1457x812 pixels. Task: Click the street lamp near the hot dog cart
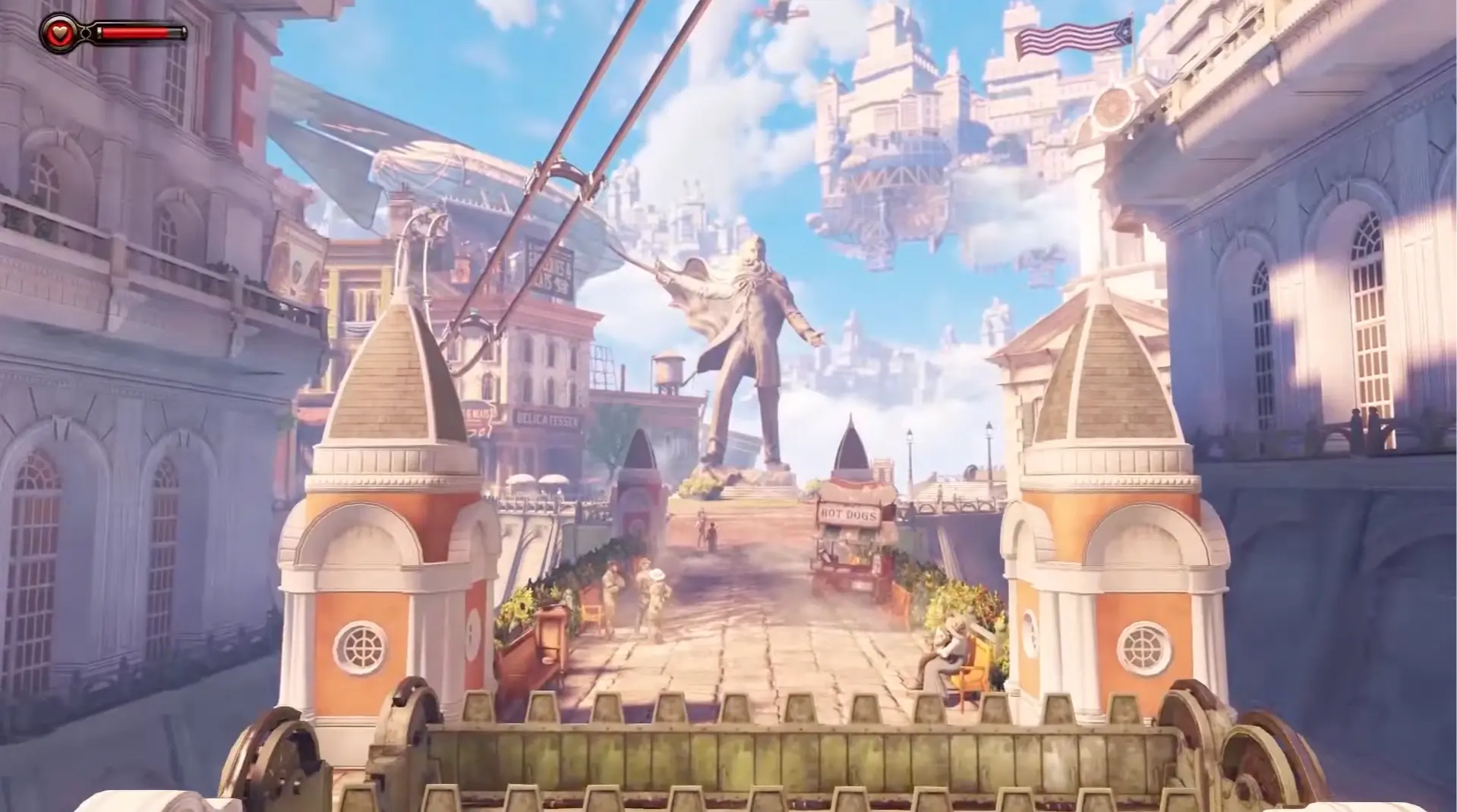click(x=908, y=439)
